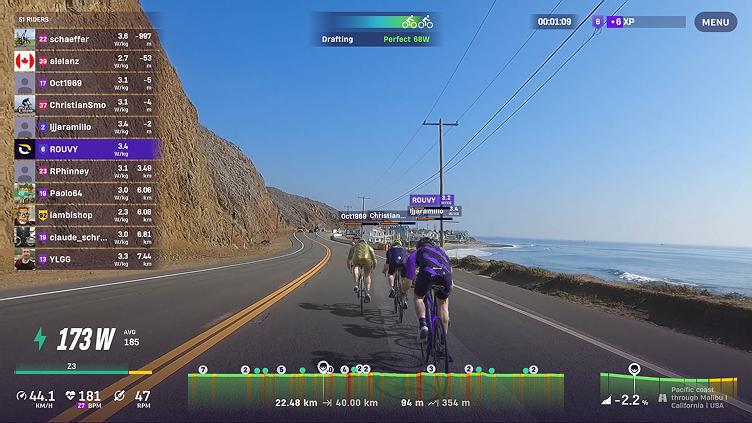Highlight the ROUVY row in the riders list

(x=86, y=149)
